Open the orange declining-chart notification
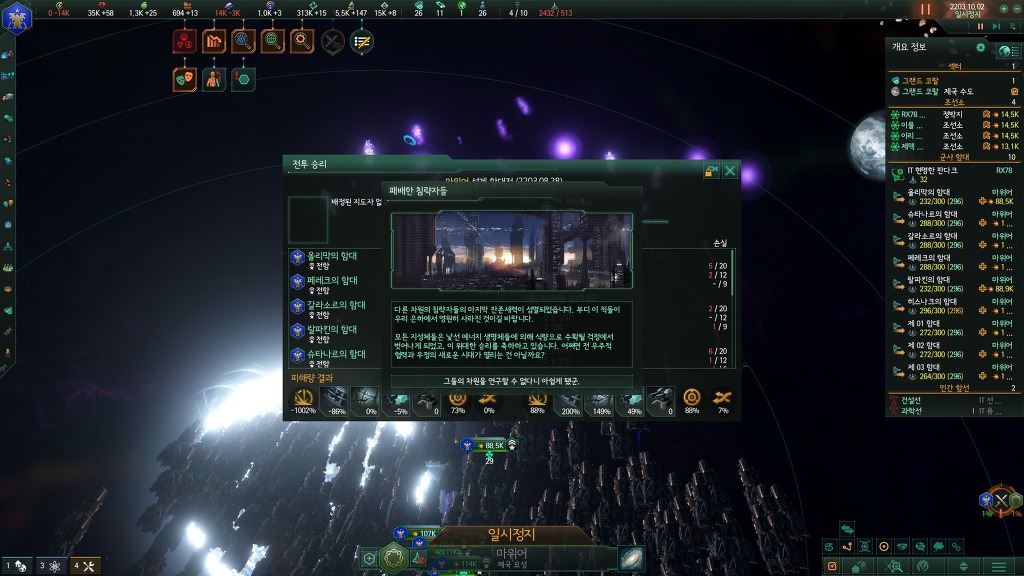Viewport: 1024px width, 576px height. point(214,41)
